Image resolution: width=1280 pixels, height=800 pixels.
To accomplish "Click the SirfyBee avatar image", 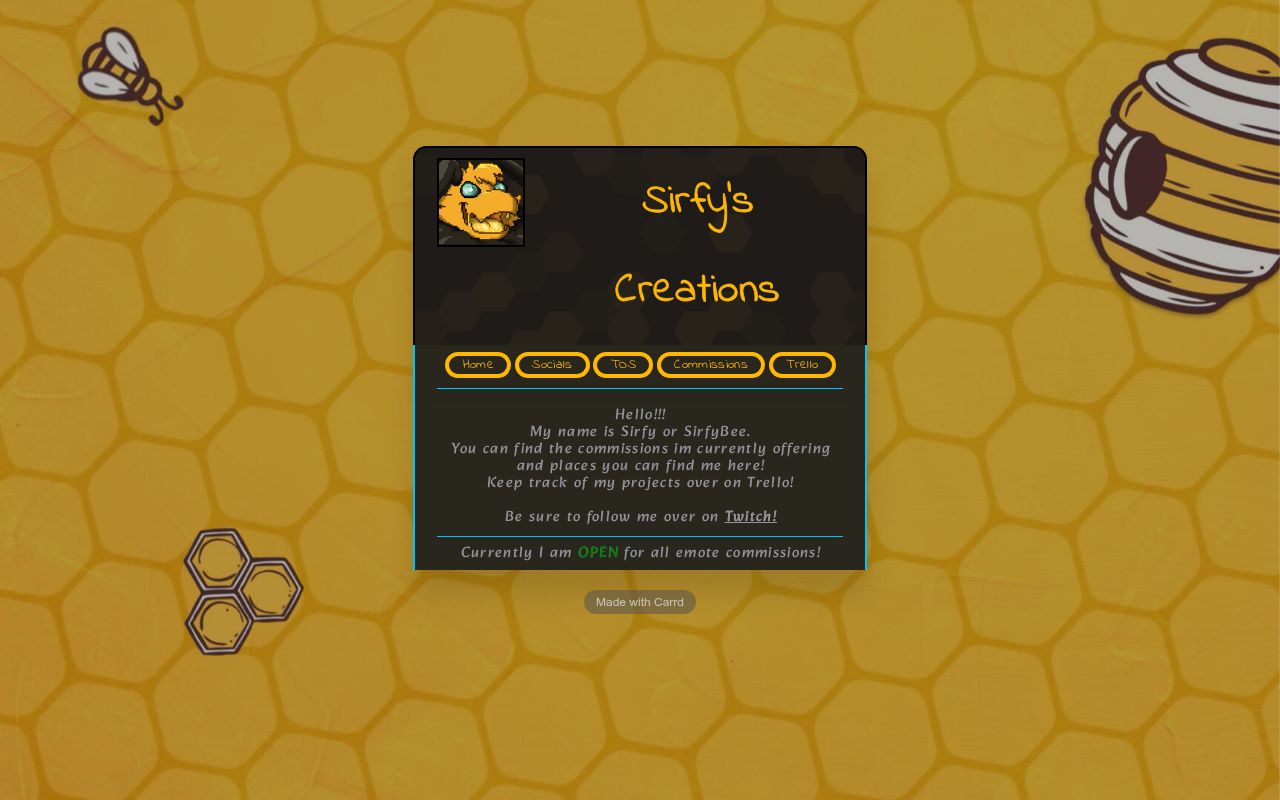I will click(x=480, y=201).
